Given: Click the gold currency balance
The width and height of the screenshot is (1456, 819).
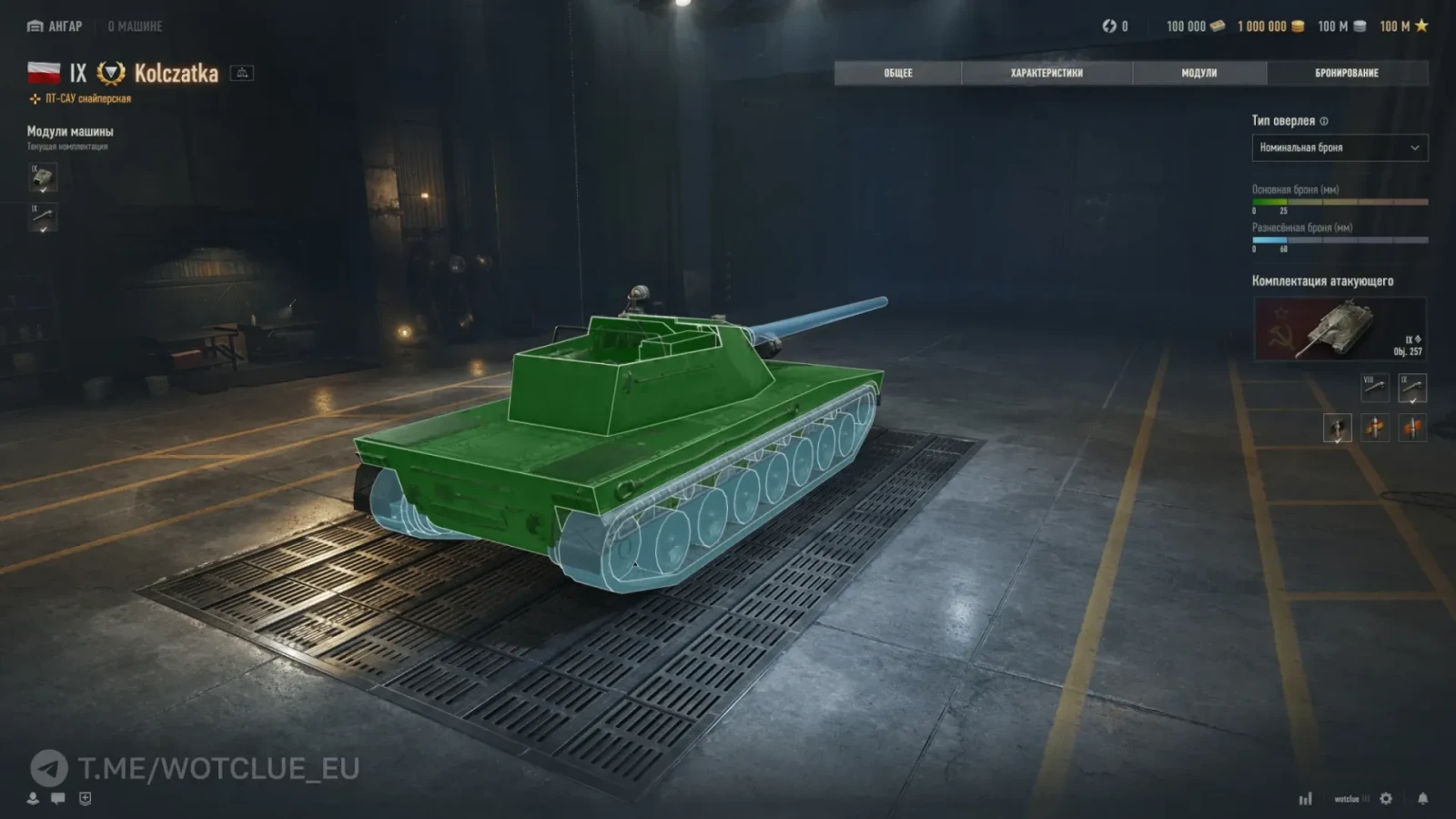Looking at the screenshot, I should tap(1270, 26).
